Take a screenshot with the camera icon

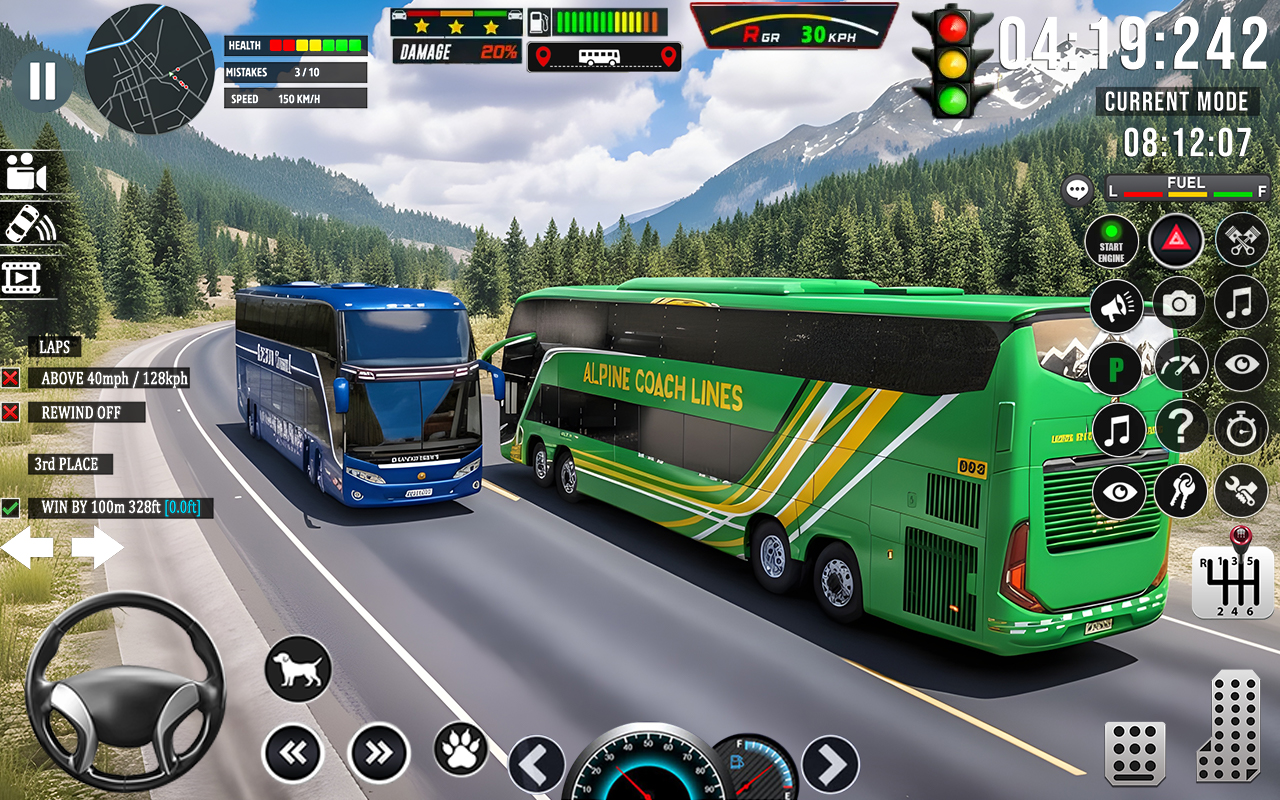click(x=1178, y=305)
